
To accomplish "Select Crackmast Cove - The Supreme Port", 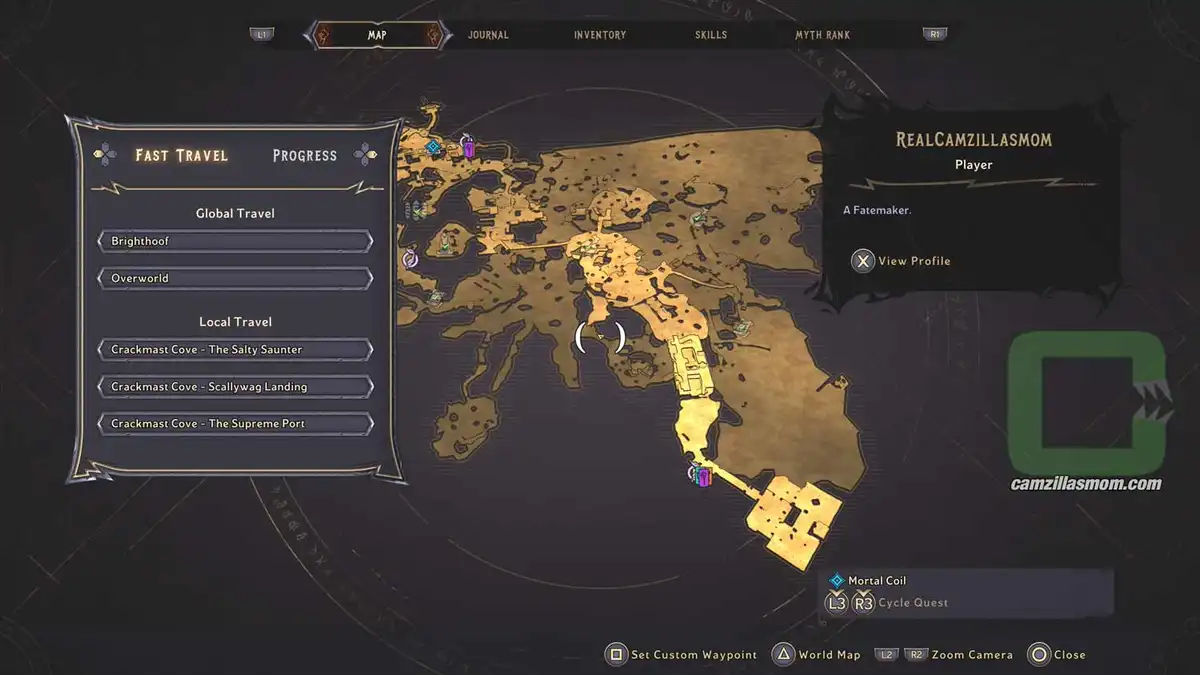I will coord(236,424).
